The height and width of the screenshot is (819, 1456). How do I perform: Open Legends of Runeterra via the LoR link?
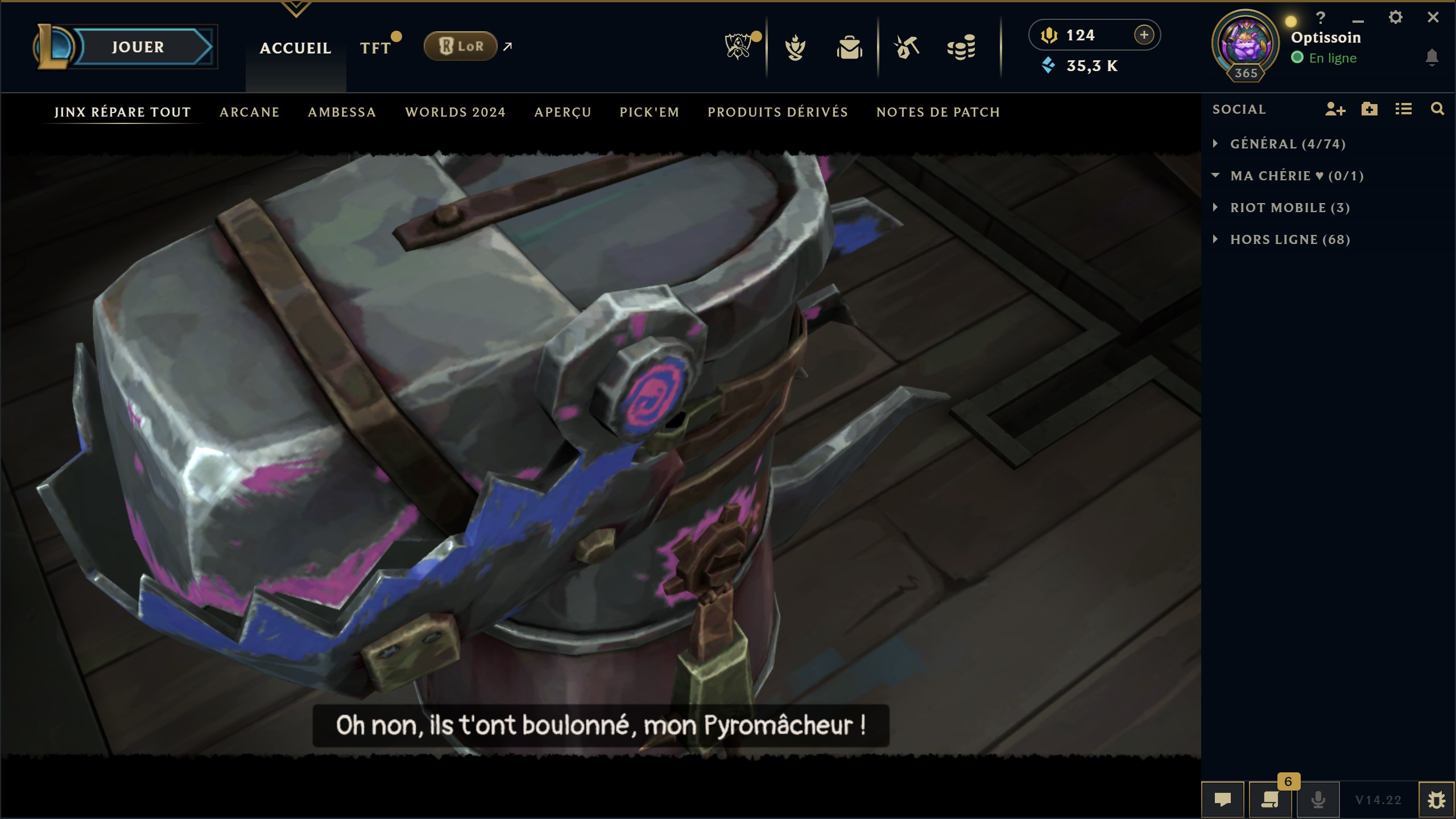pyautogui.click(x=462, y=46)
